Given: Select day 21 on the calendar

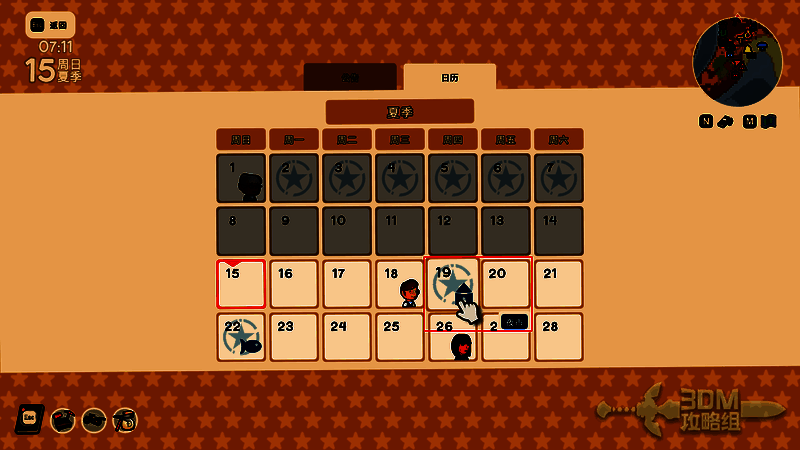Looking at the screenshot, I should [558, 284].
